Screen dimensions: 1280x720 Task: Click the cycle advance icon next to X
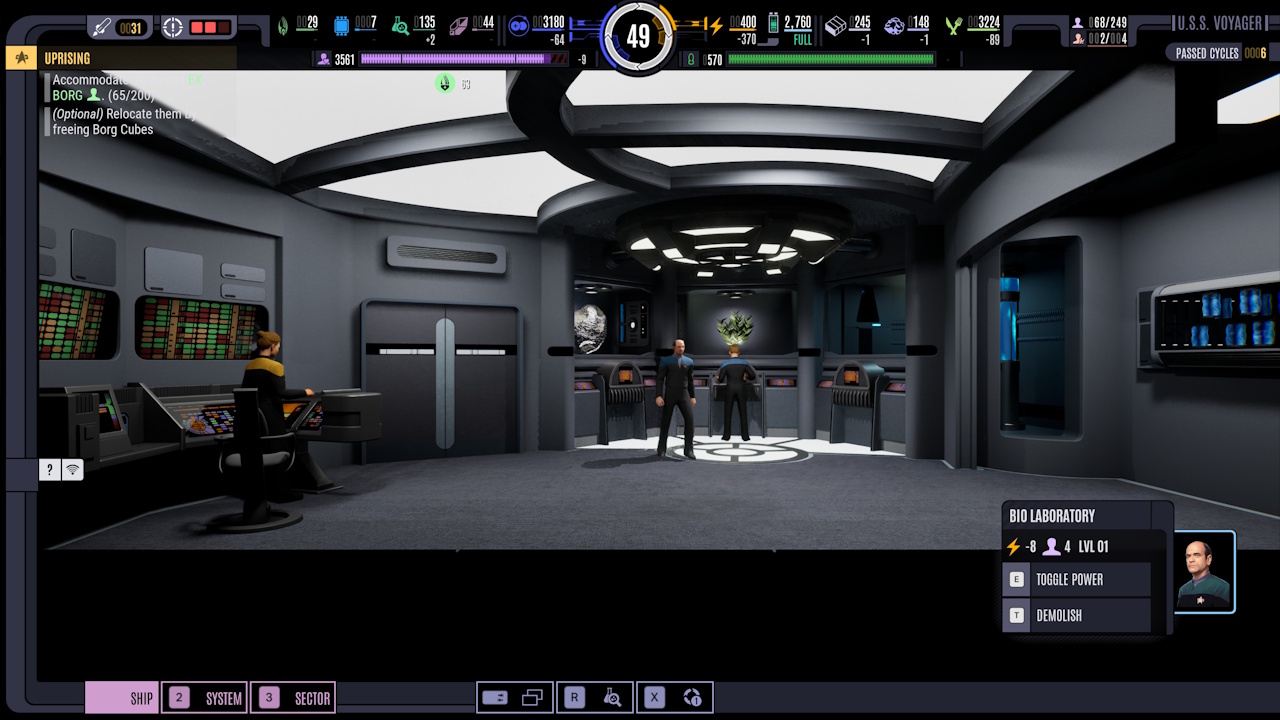point(693,697)
